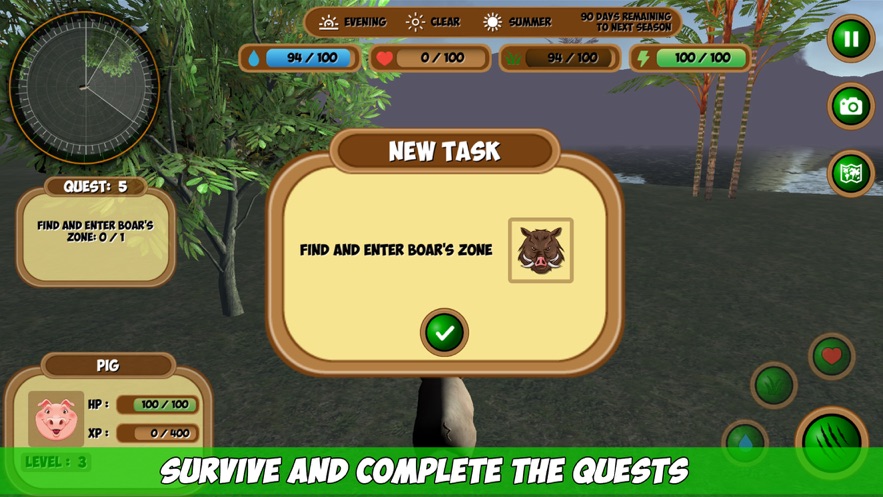Screen dimensions: 883x497
Task: Click the pig character portrait
Action: pos(54,419)
